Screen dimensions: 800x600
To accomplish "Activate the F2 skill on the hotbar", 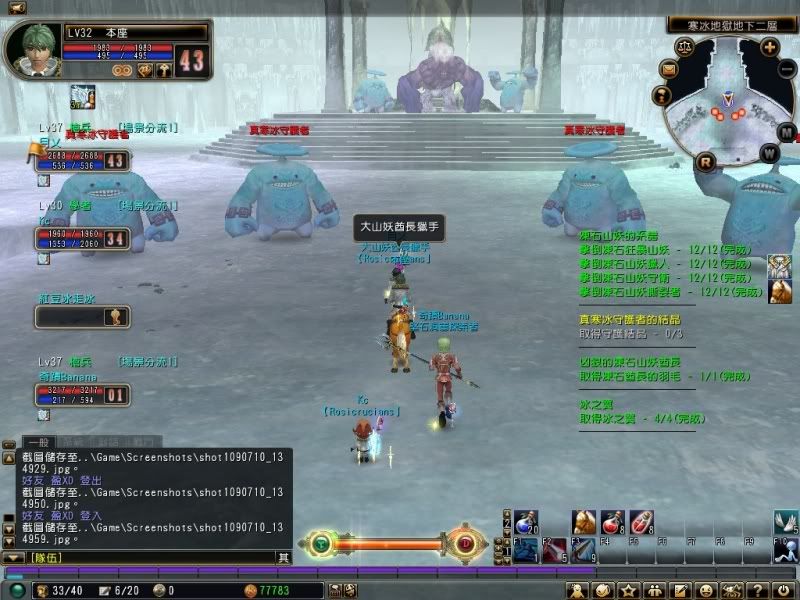I will (x=555, y=549).
